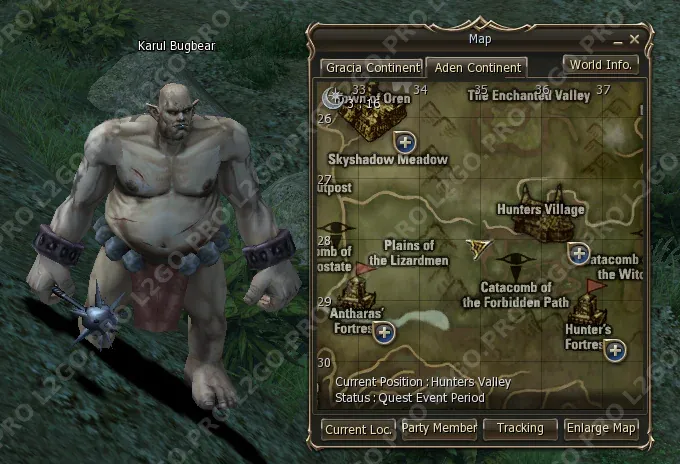Activate the Tracking button
Screen dimensions: 680x464
(520, 428)
